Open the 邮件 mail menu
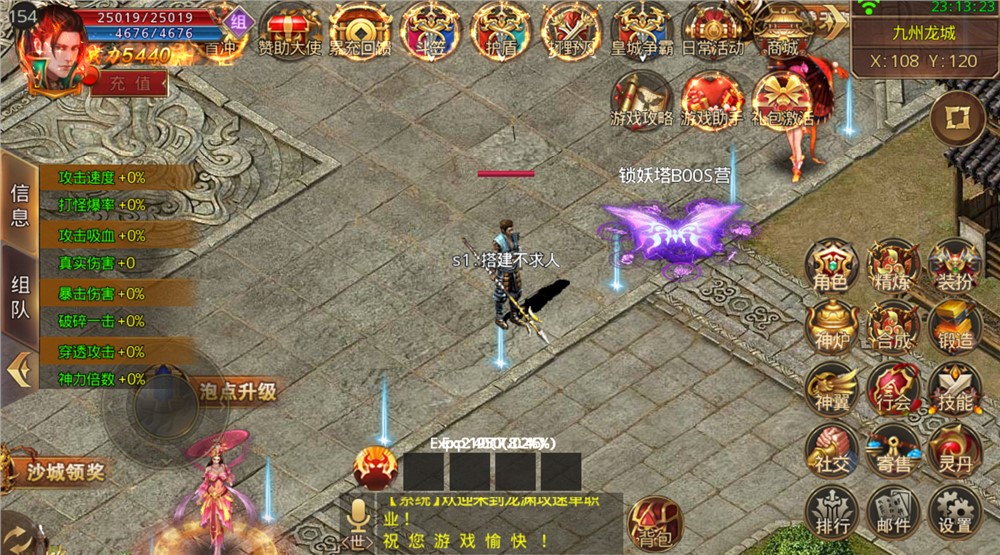This screenshot has height=555, width=1000. pyautogui.click(x=893, y=511)
